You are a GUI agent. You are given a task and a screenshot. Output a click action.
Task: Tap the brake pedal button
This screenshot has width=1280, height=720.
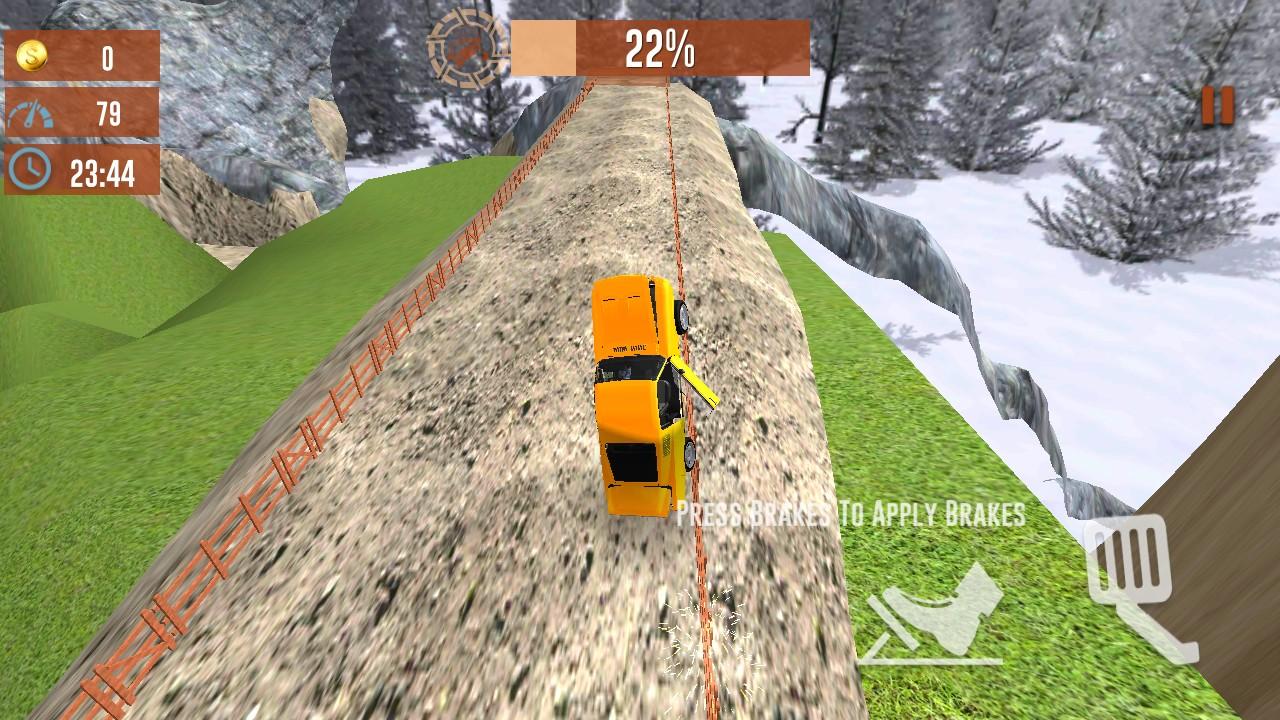933,614
